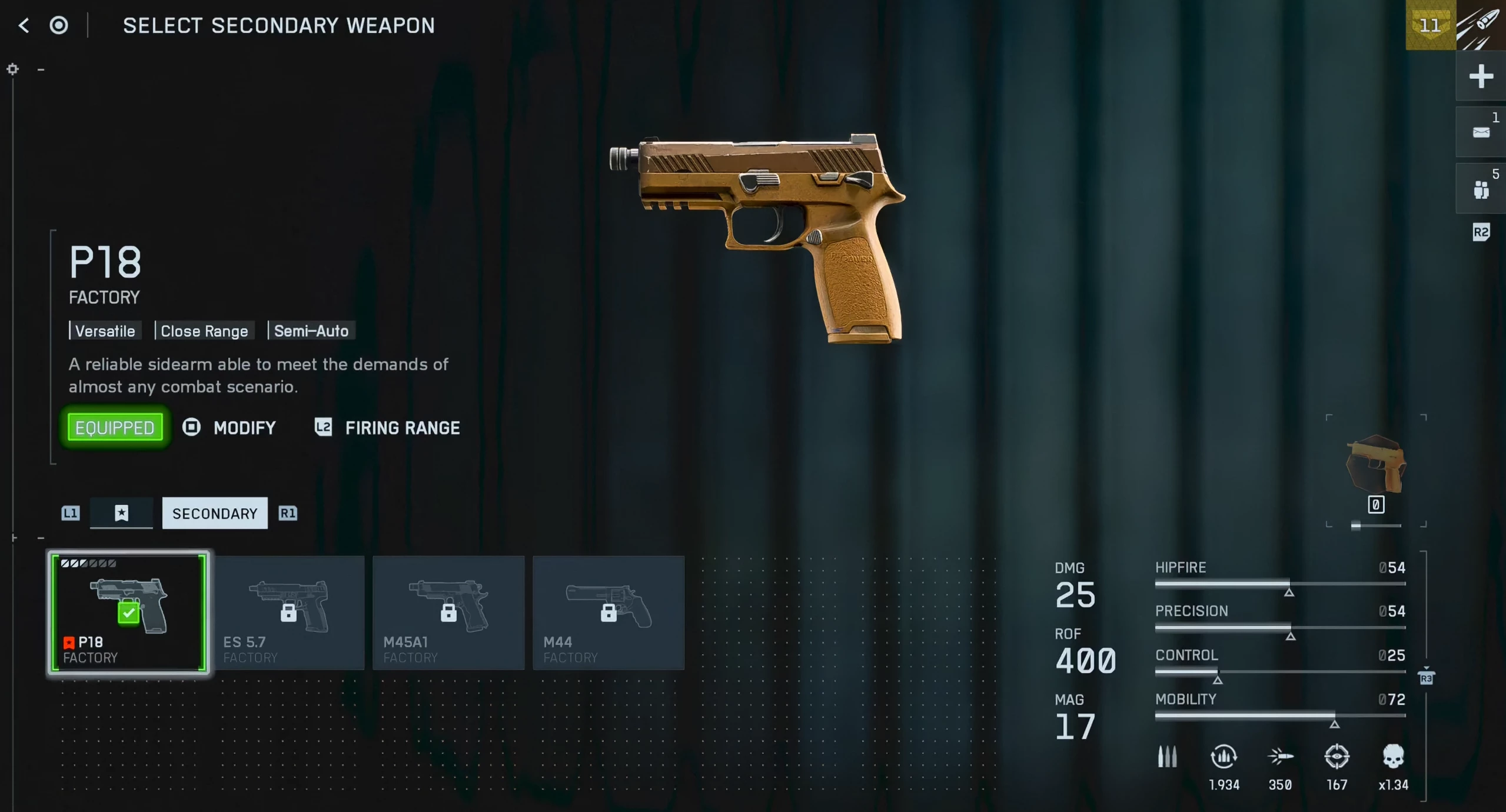Pick the locked M45A1 pistol tile

coord(448,613)
